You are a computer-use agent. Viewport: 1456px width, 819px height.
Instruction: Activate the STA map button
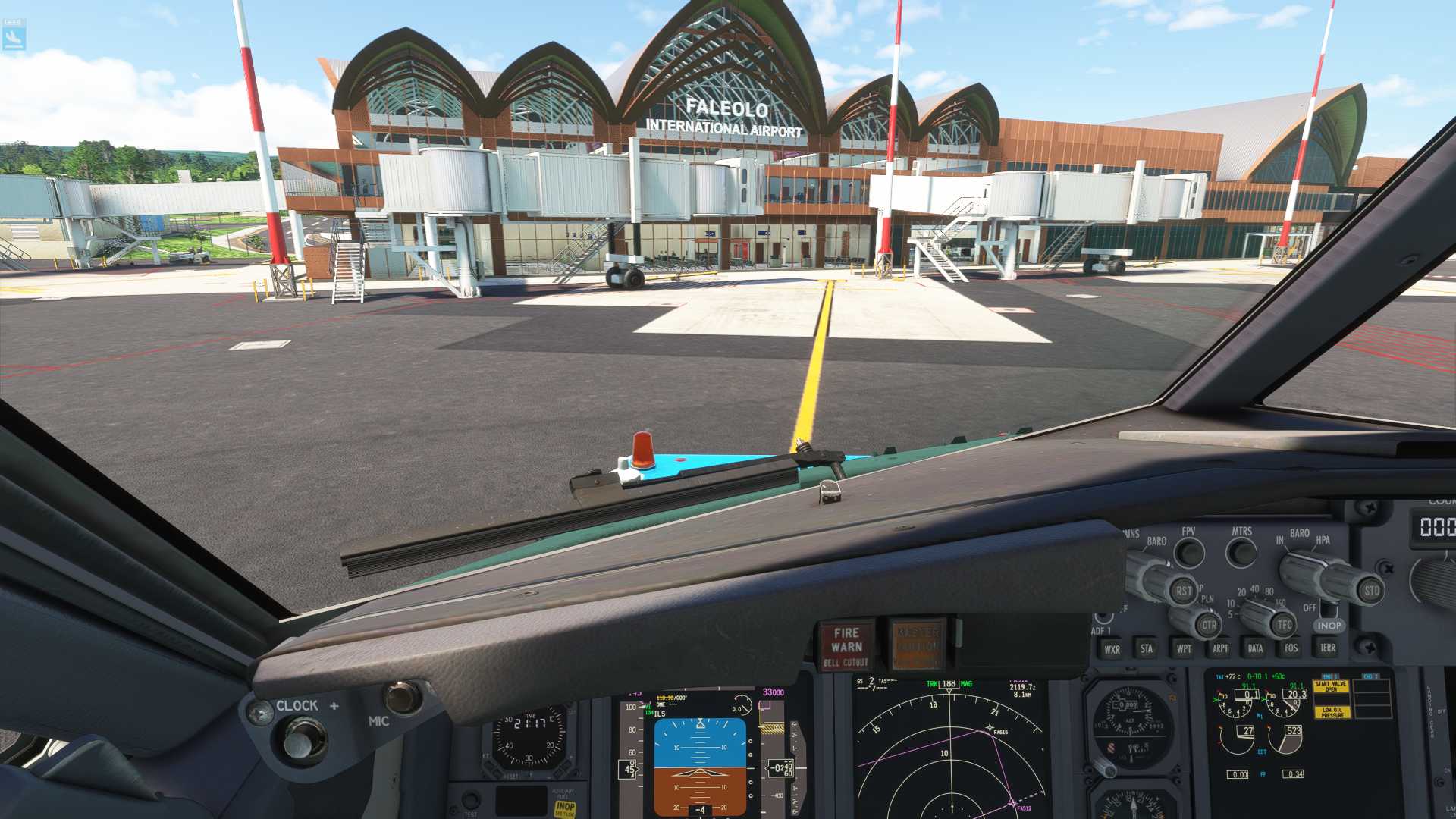click(x=1147, y=648)
